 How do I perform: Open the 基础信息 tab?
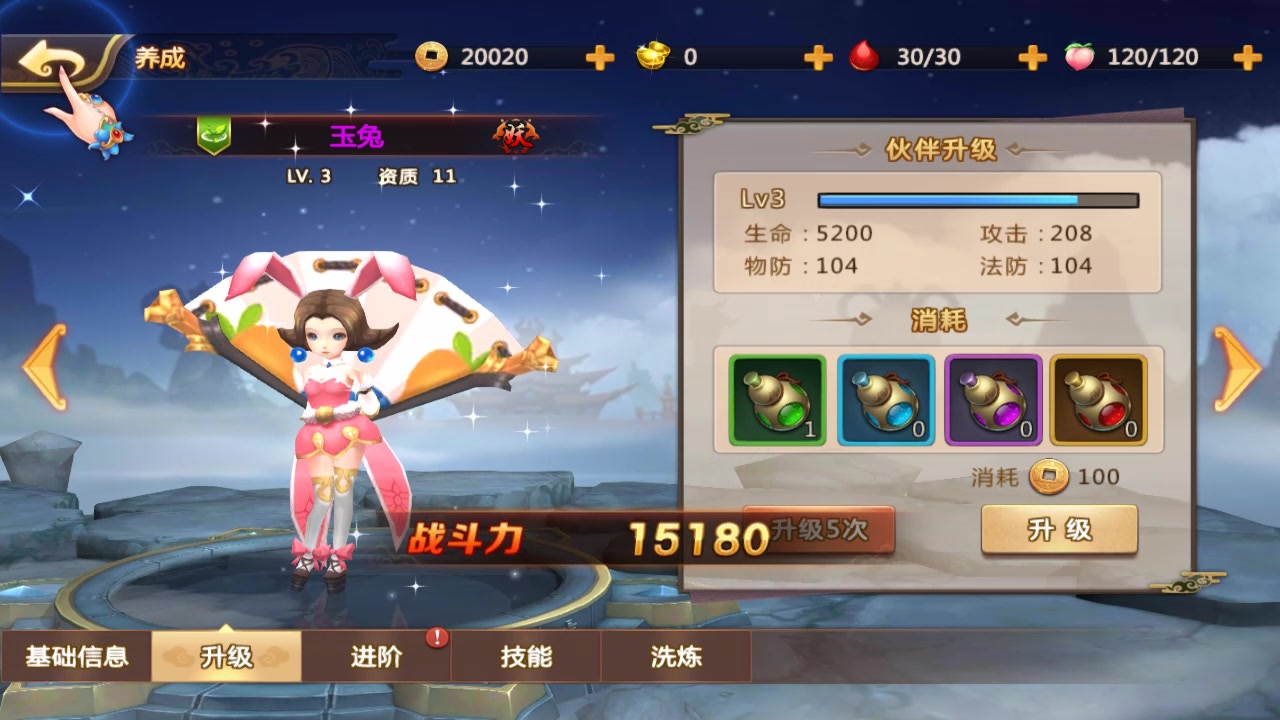point(75,657)
